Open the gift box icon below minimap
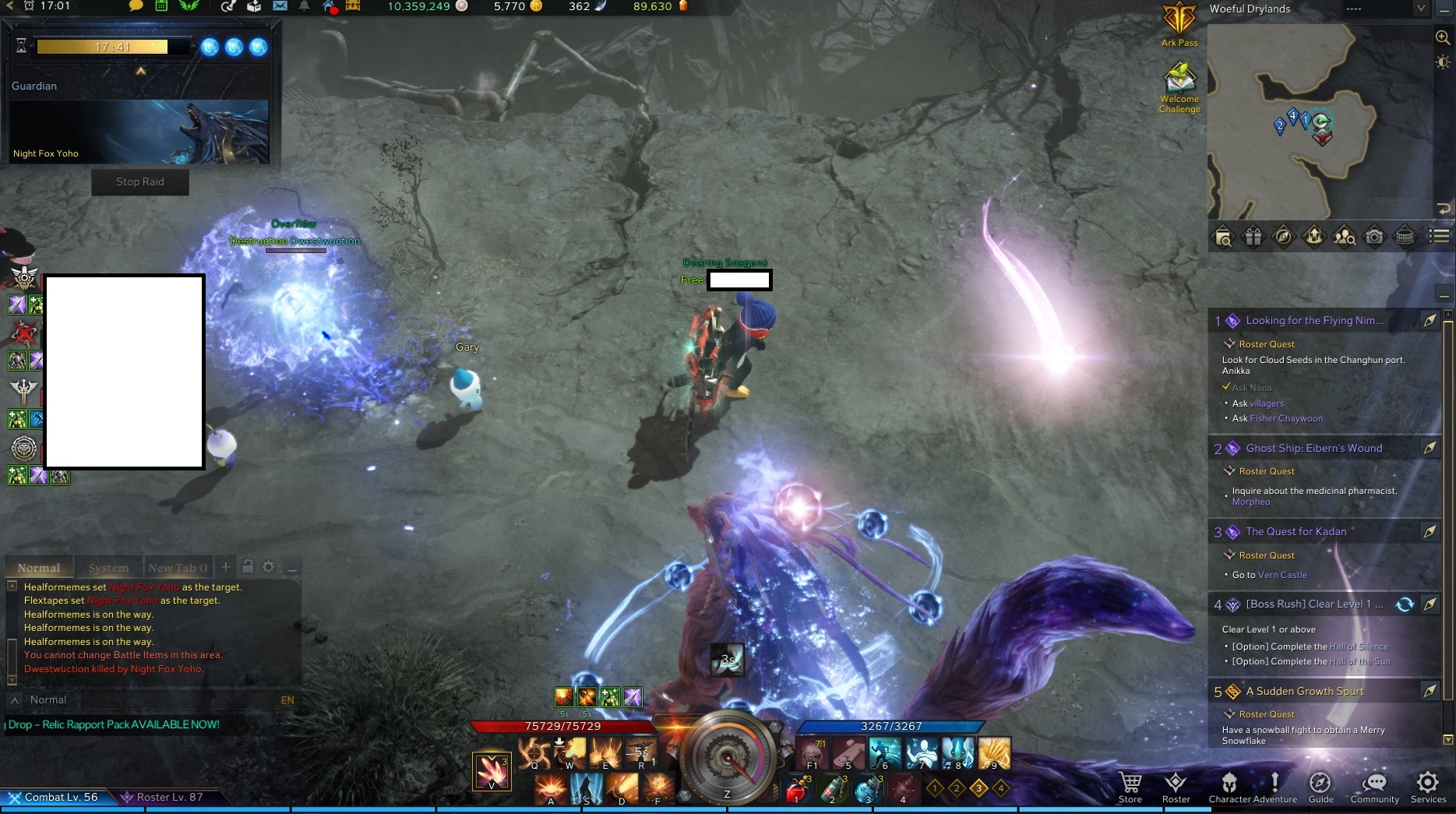Viewport: 1456px width, 814px height. click(1253, 236)
